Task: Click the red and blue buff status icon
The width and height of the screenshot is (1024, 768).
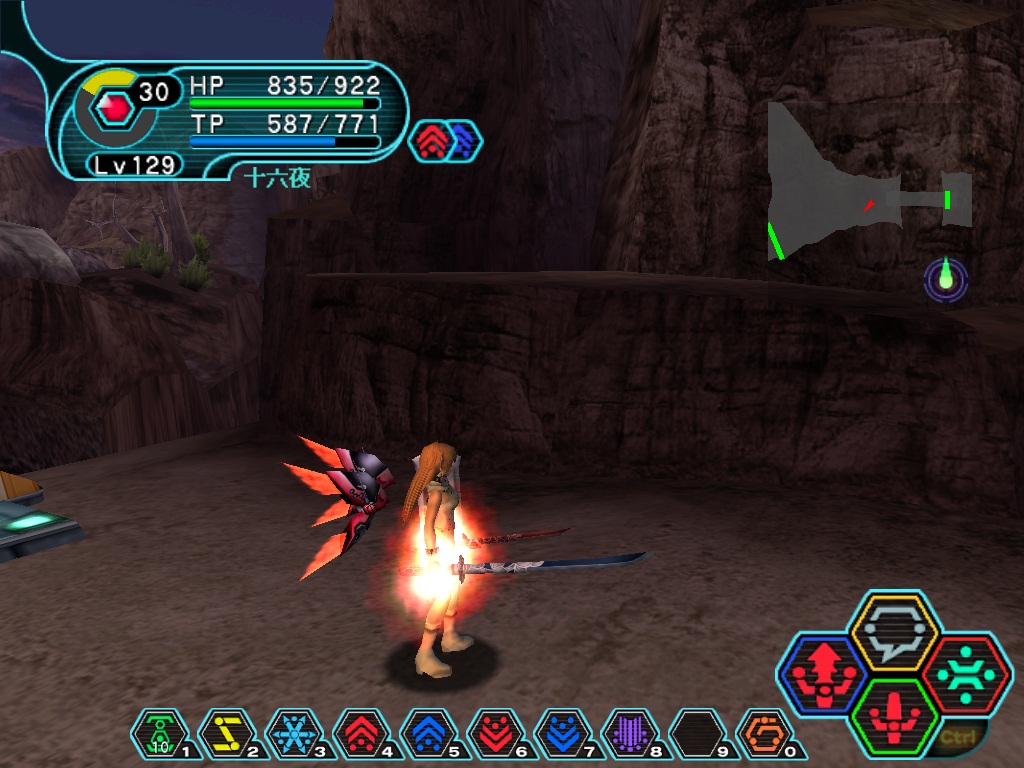Action: pyautogui.click(x=446, y=141)
